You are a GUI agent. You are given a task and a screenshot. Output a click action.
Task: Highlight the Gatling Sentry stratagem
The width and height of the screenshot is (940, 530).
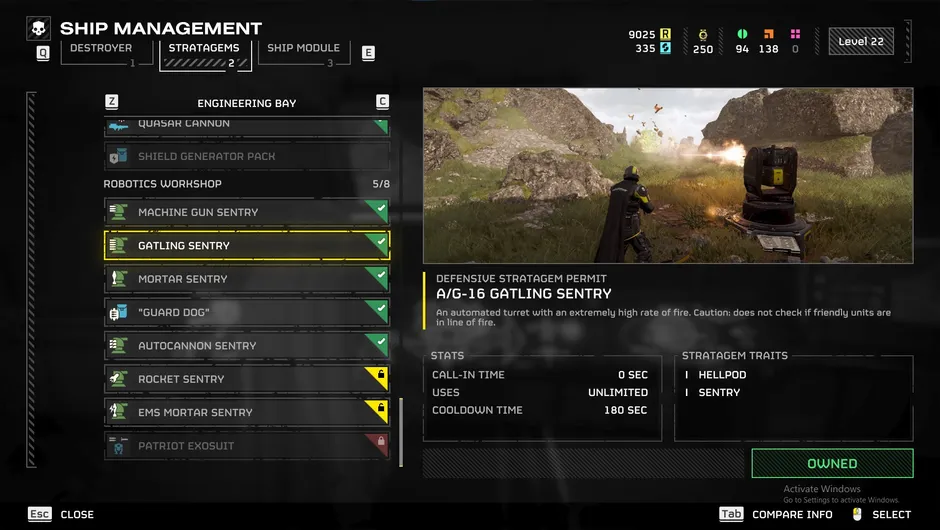click(x=246, y=245)
